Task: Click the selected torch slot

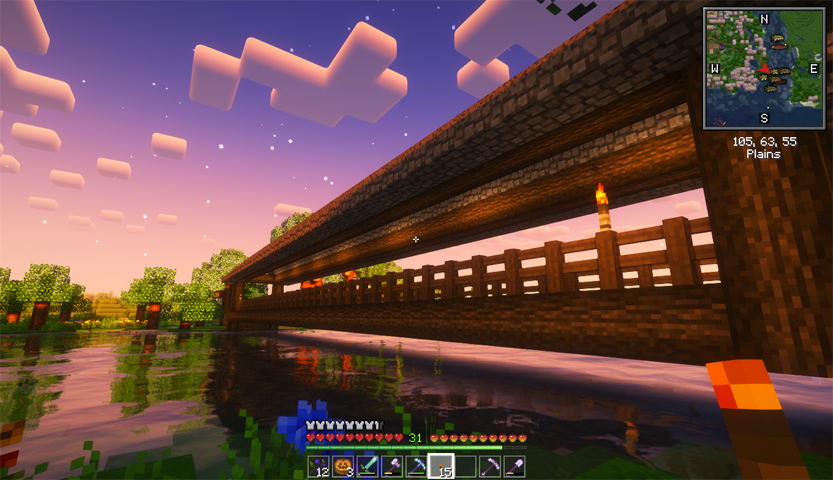Action: click(x=440, y=467)
